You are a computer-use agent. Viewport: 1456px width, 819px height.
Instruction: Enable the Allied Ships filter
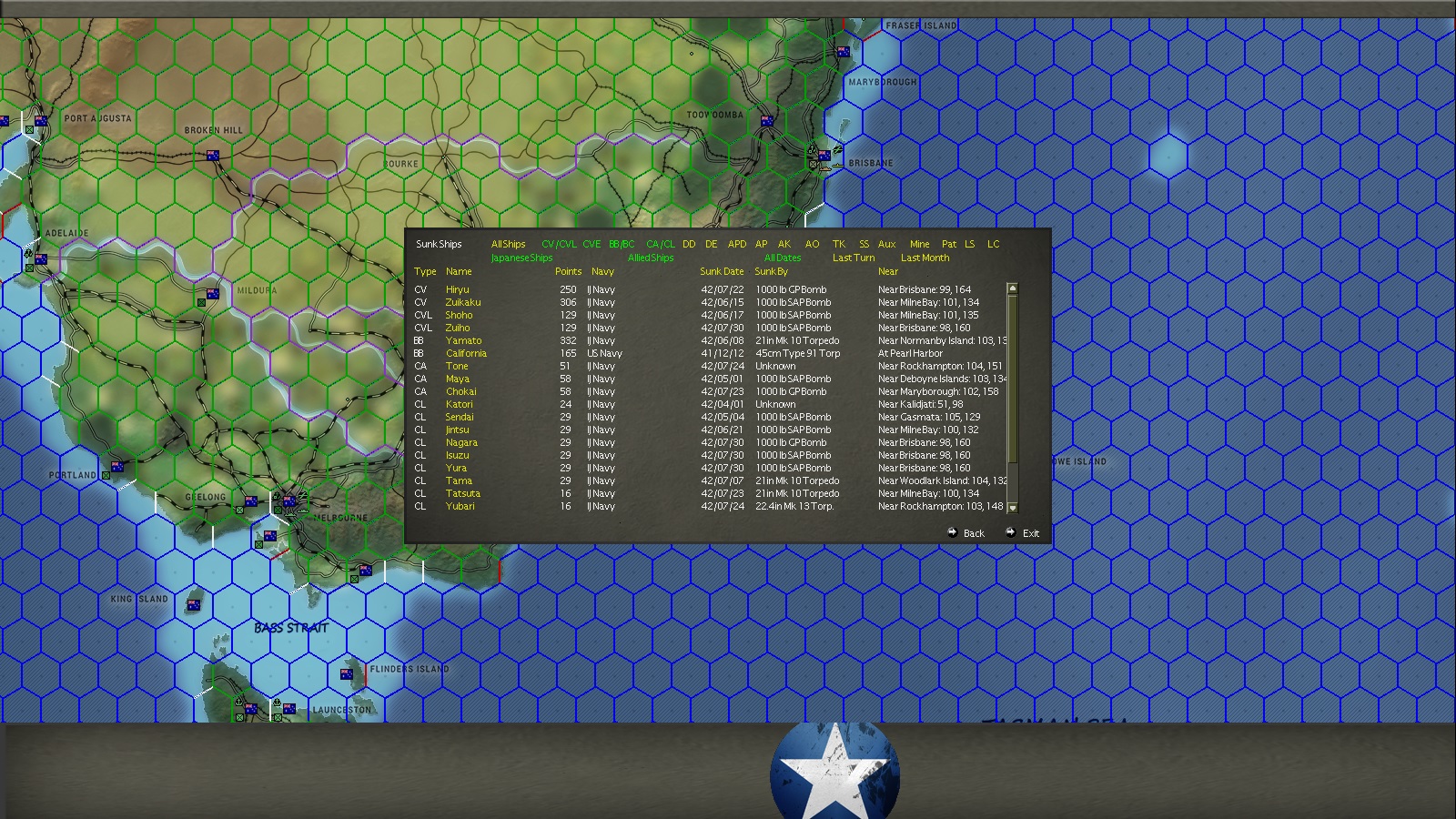pyautogui.click(x=650, y=258)
